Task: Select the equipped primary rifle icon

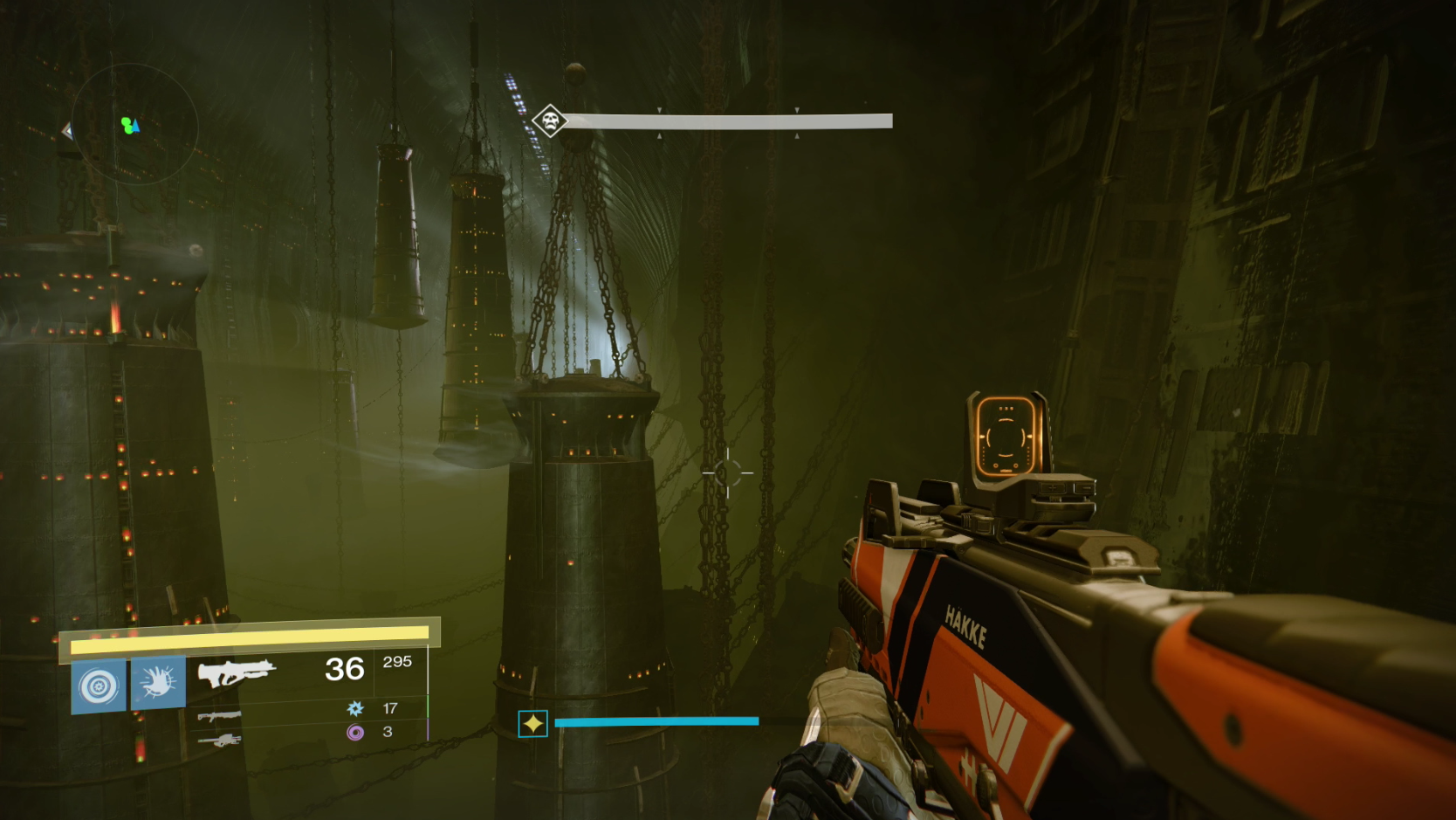Action: (236, 672)
